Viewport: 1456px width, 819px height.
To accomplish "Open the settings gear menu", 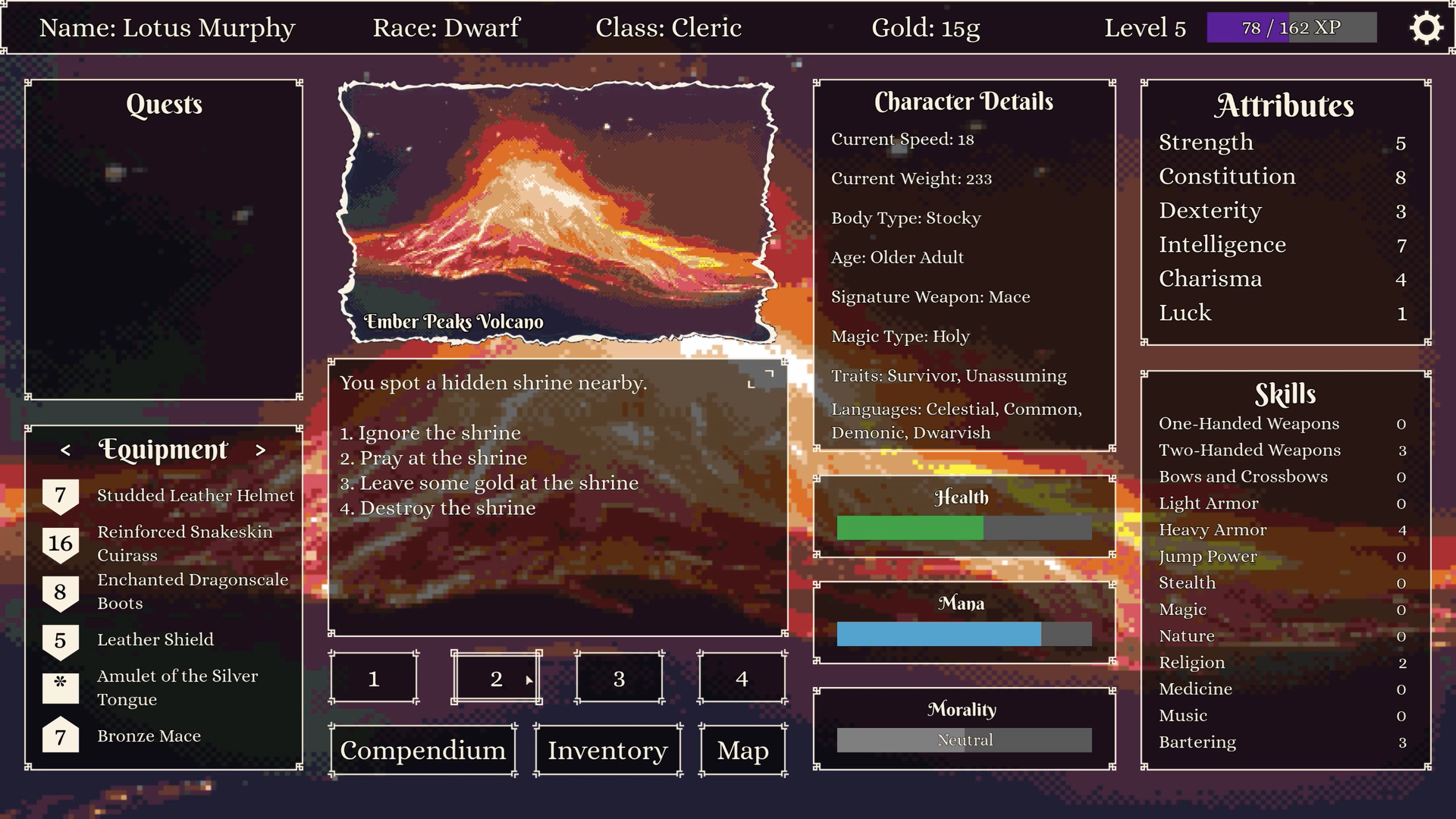I will click(x=1427, y=28).
